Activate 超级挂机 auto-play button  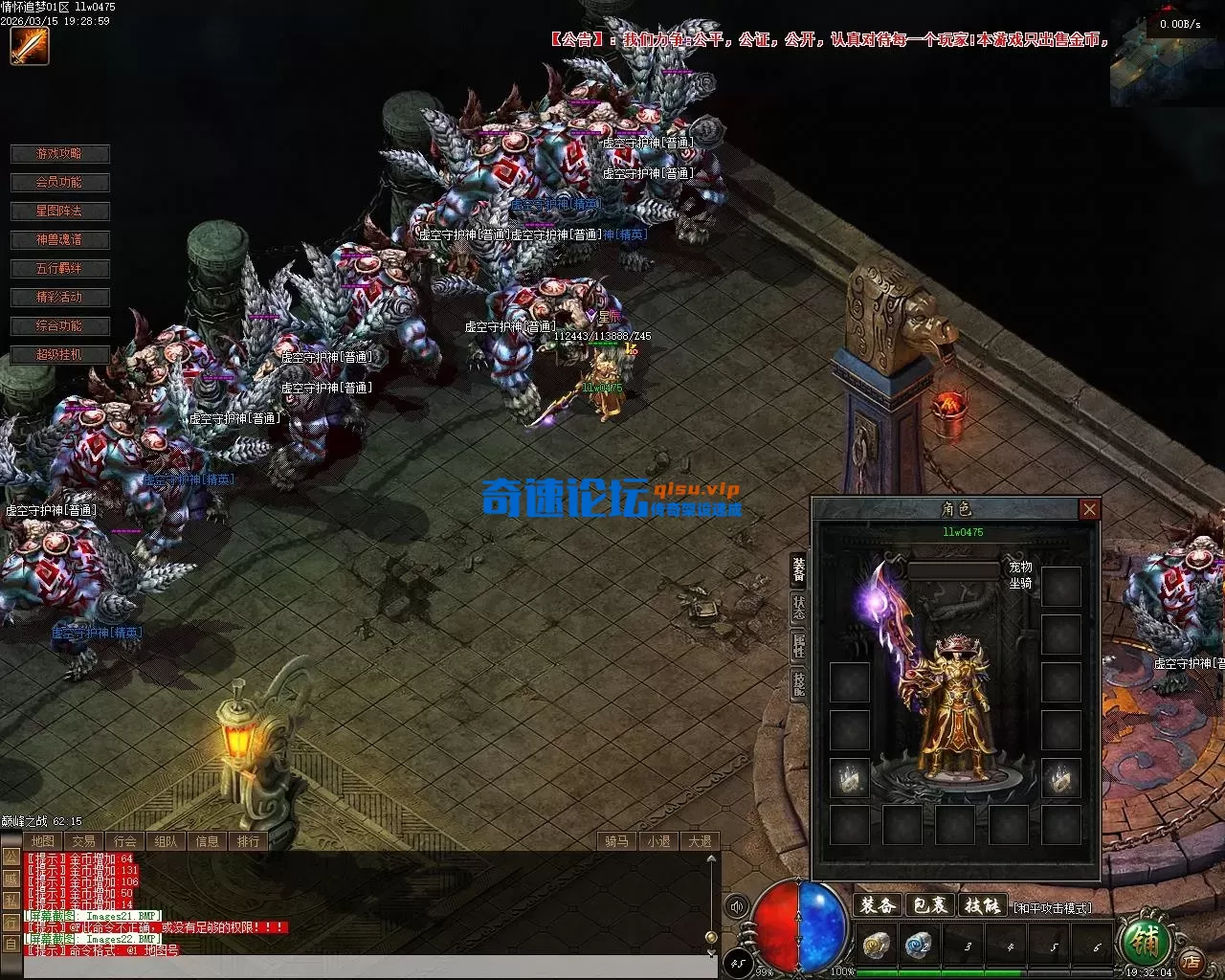coord(59,355)
